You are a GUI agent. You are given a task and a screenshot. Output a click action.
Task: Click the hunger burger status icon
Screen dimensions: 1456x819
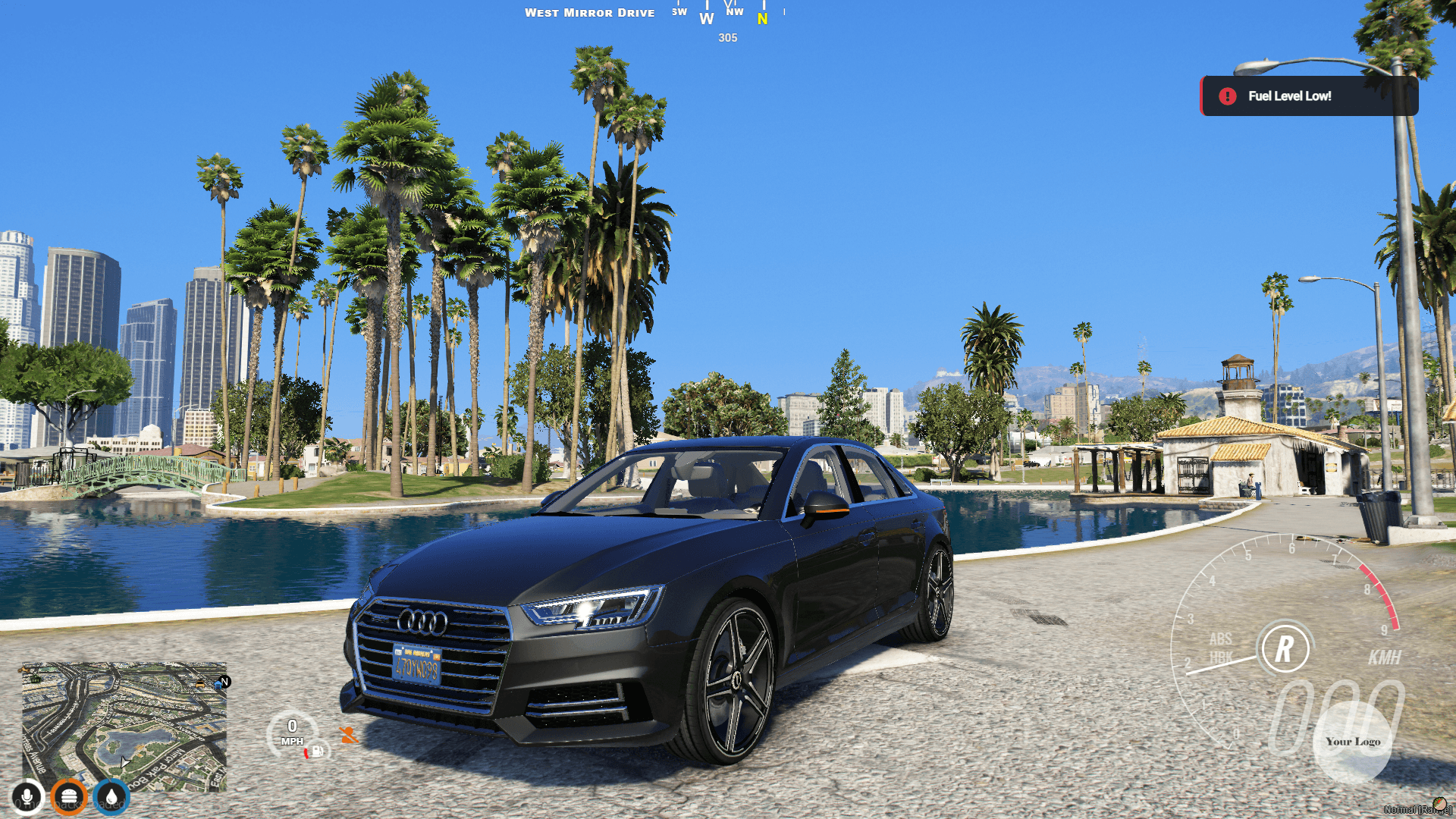coord(69,798)
